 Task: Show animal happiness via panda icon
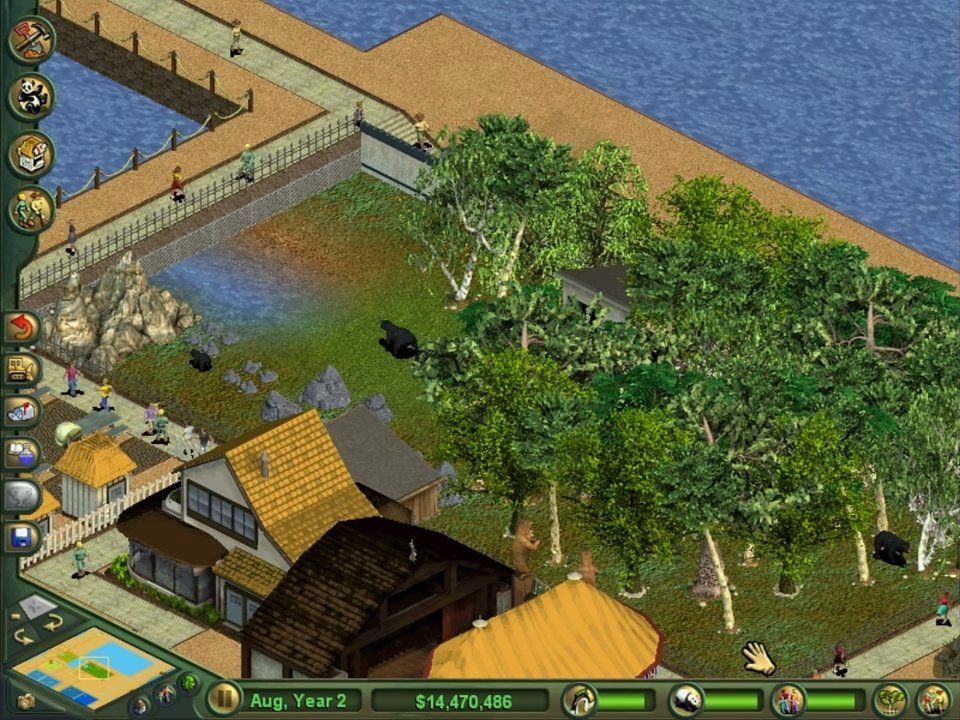[685, 699]
